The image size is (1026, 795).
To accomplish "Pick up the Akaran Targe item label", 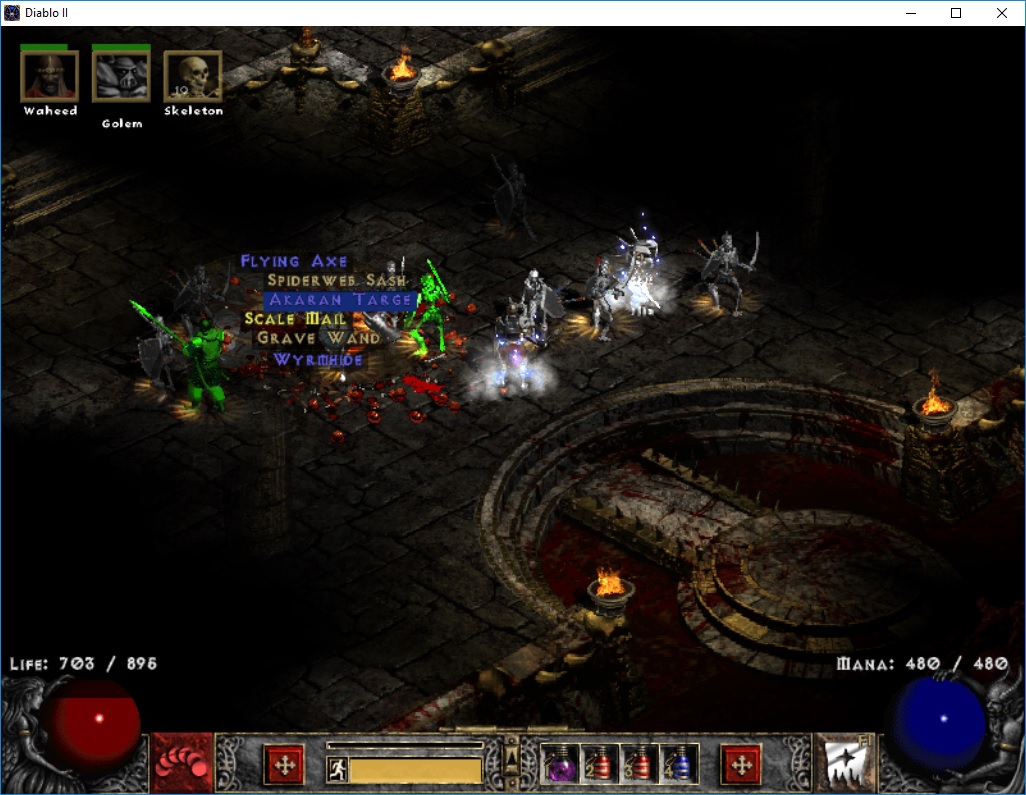I will point(340,300).
